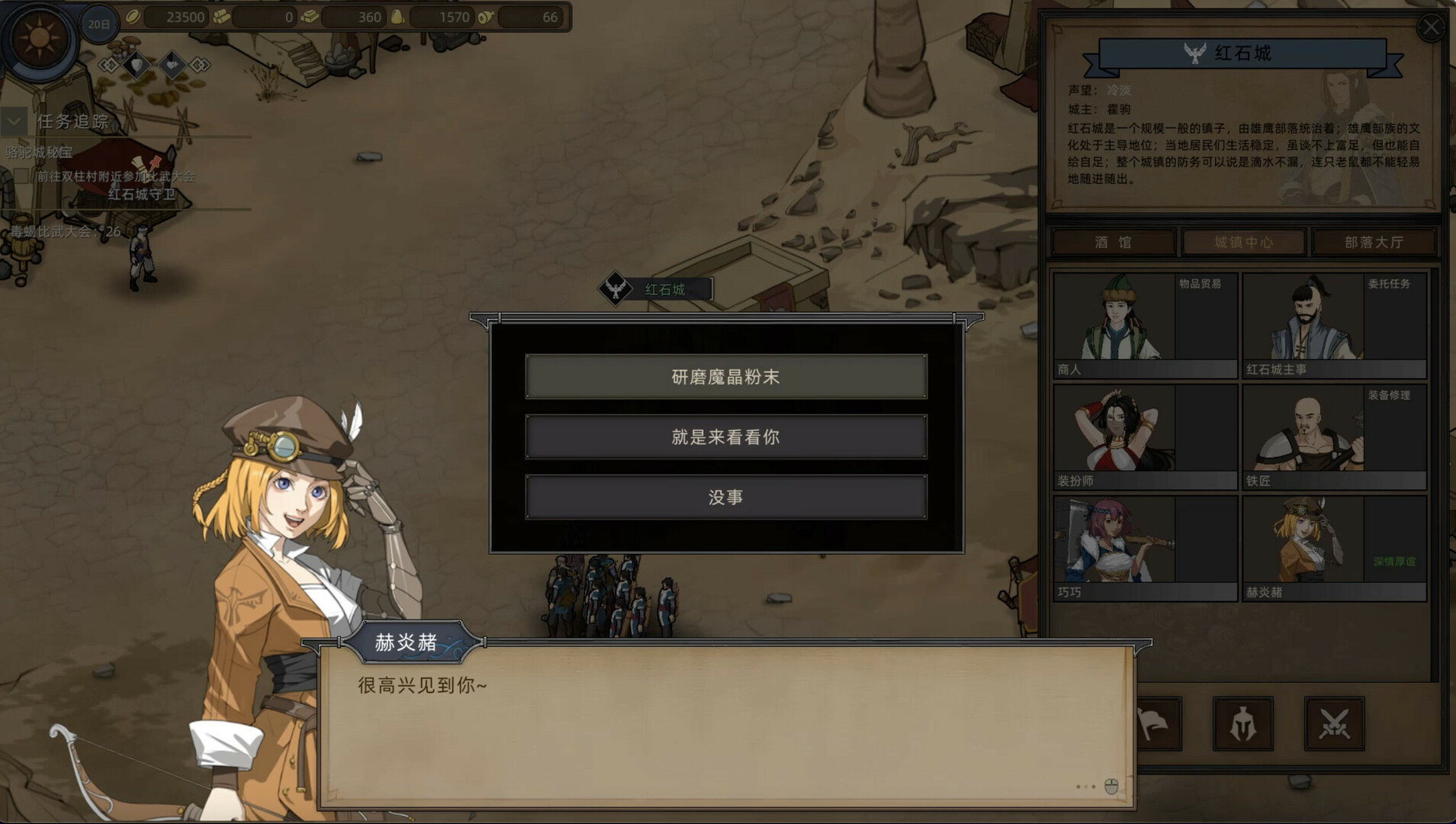The height and width of the screenshot is (824, 1456).
Task: Open the 城镇中心 tab
Action: 1243,243
